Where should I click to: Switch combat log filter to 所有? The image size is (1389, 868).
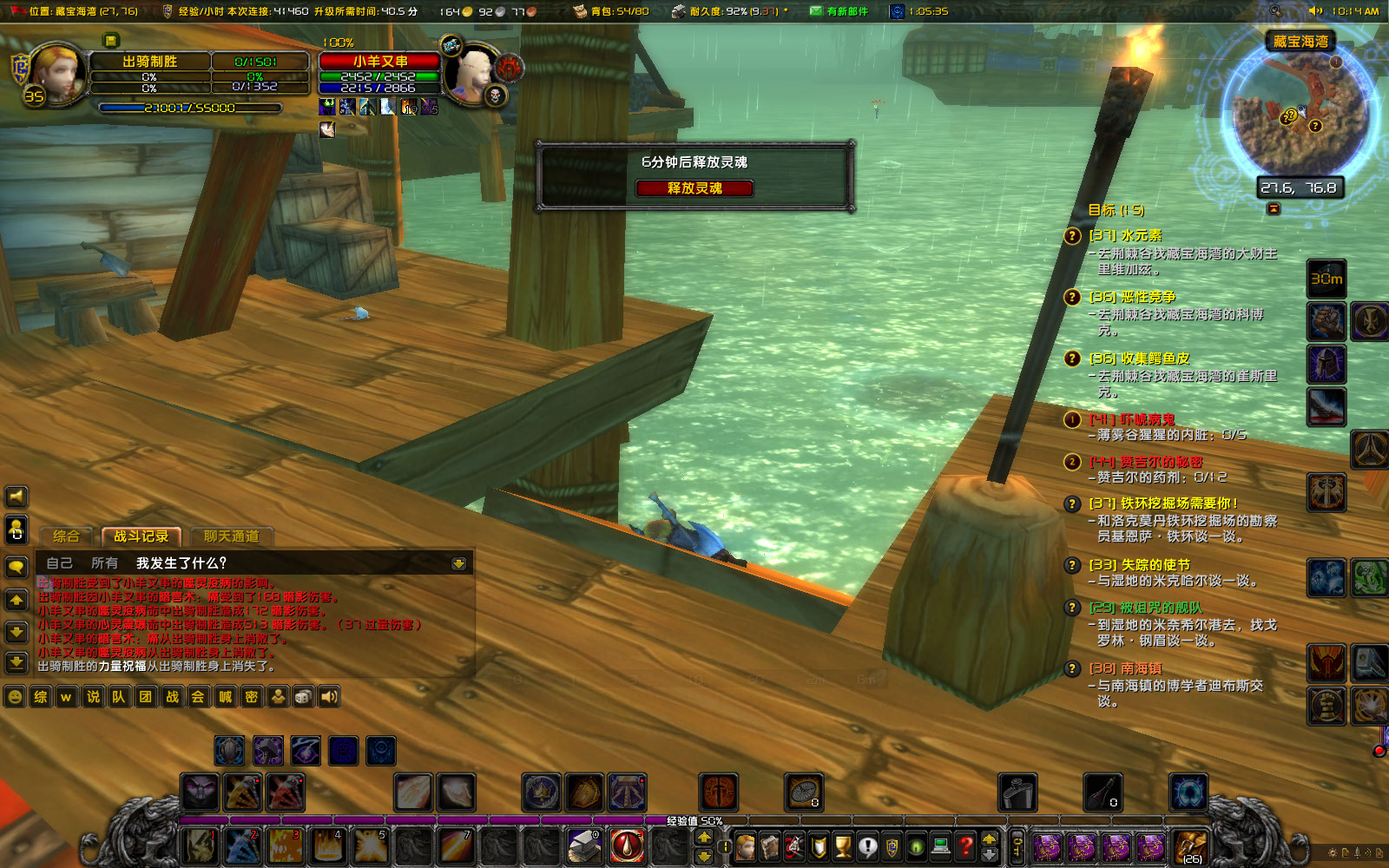[104, 562]
